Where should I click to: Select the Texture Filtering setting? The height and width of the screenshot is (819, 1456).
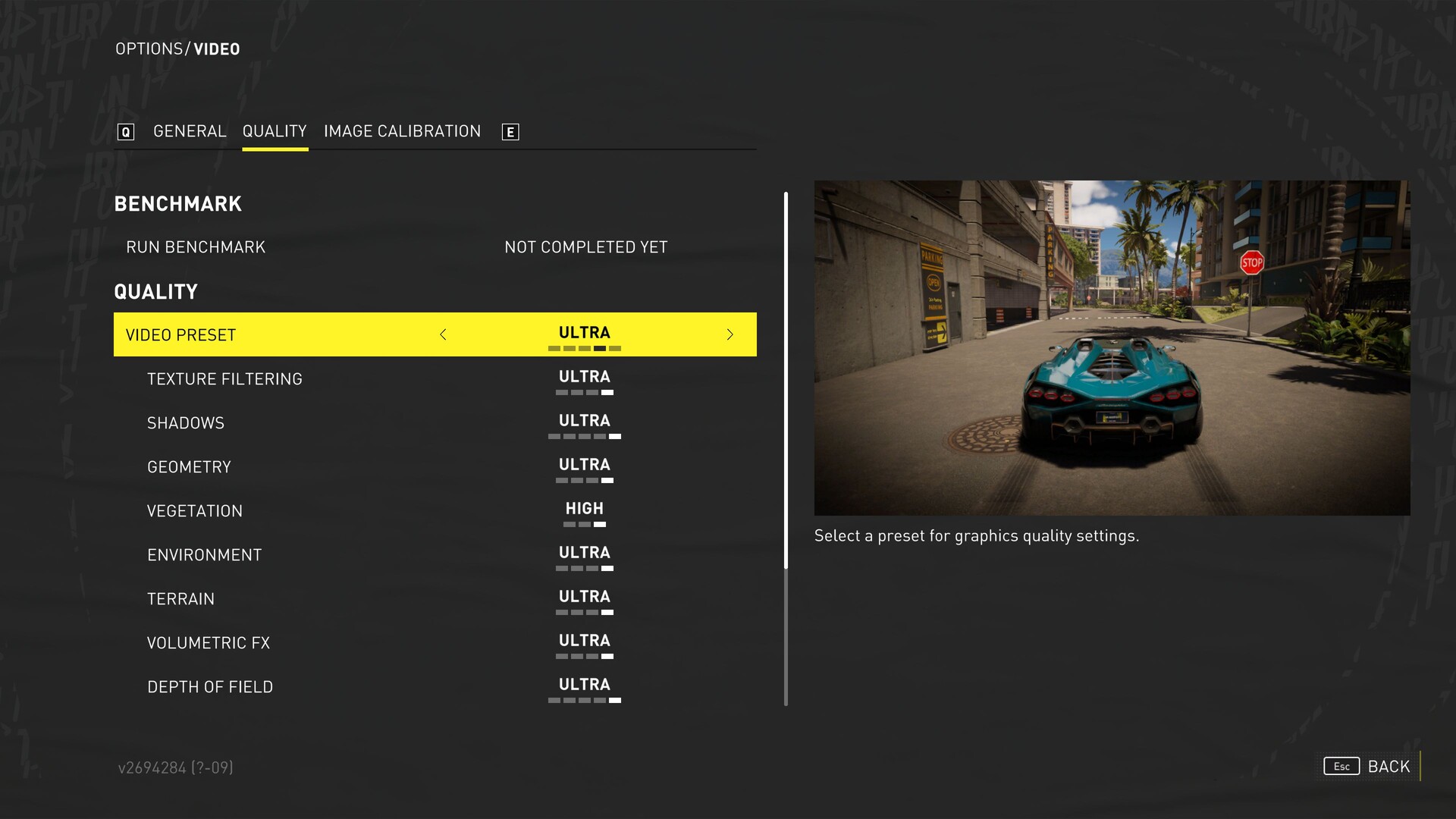(x=224, y=379)
